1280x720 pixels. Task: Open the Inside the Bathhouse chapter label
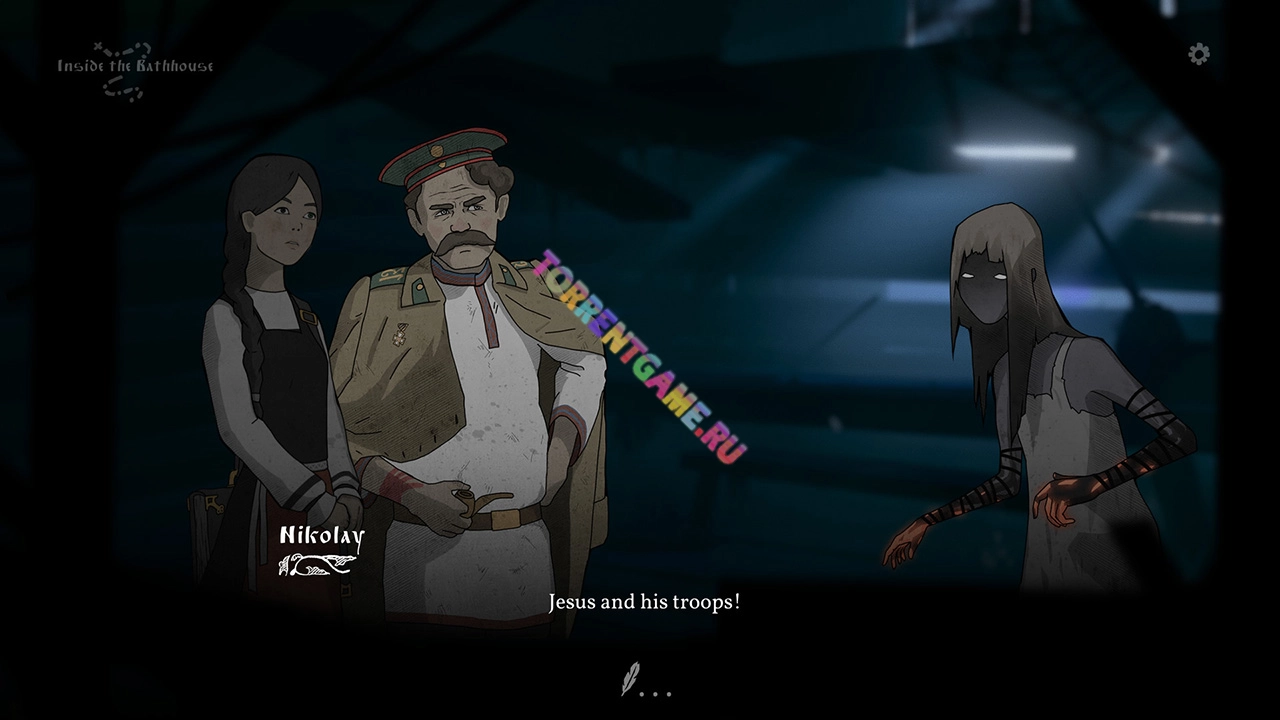135,67
